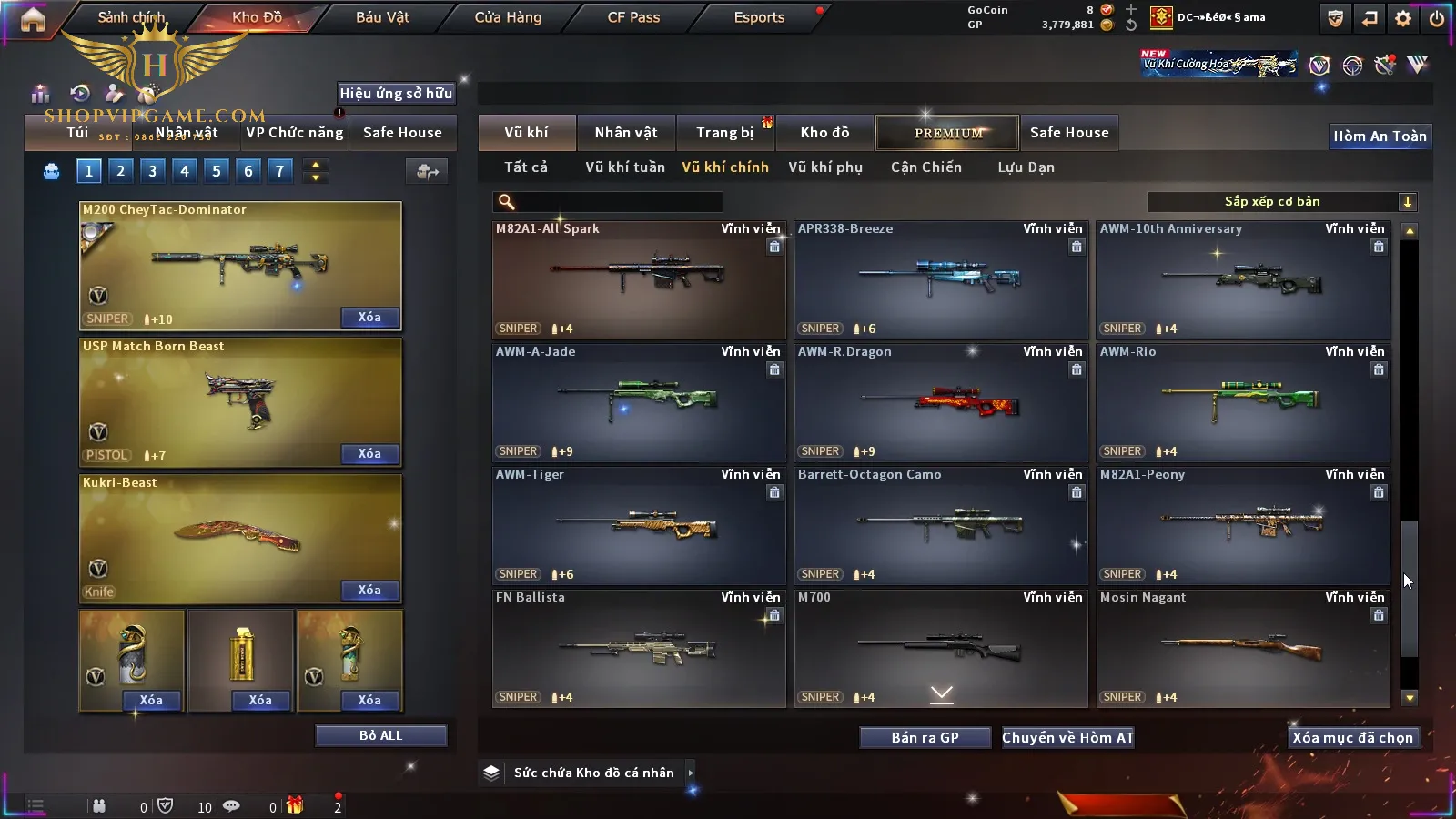
Task: Filter by Vũ khí phụ category
Action: point(825,167)
